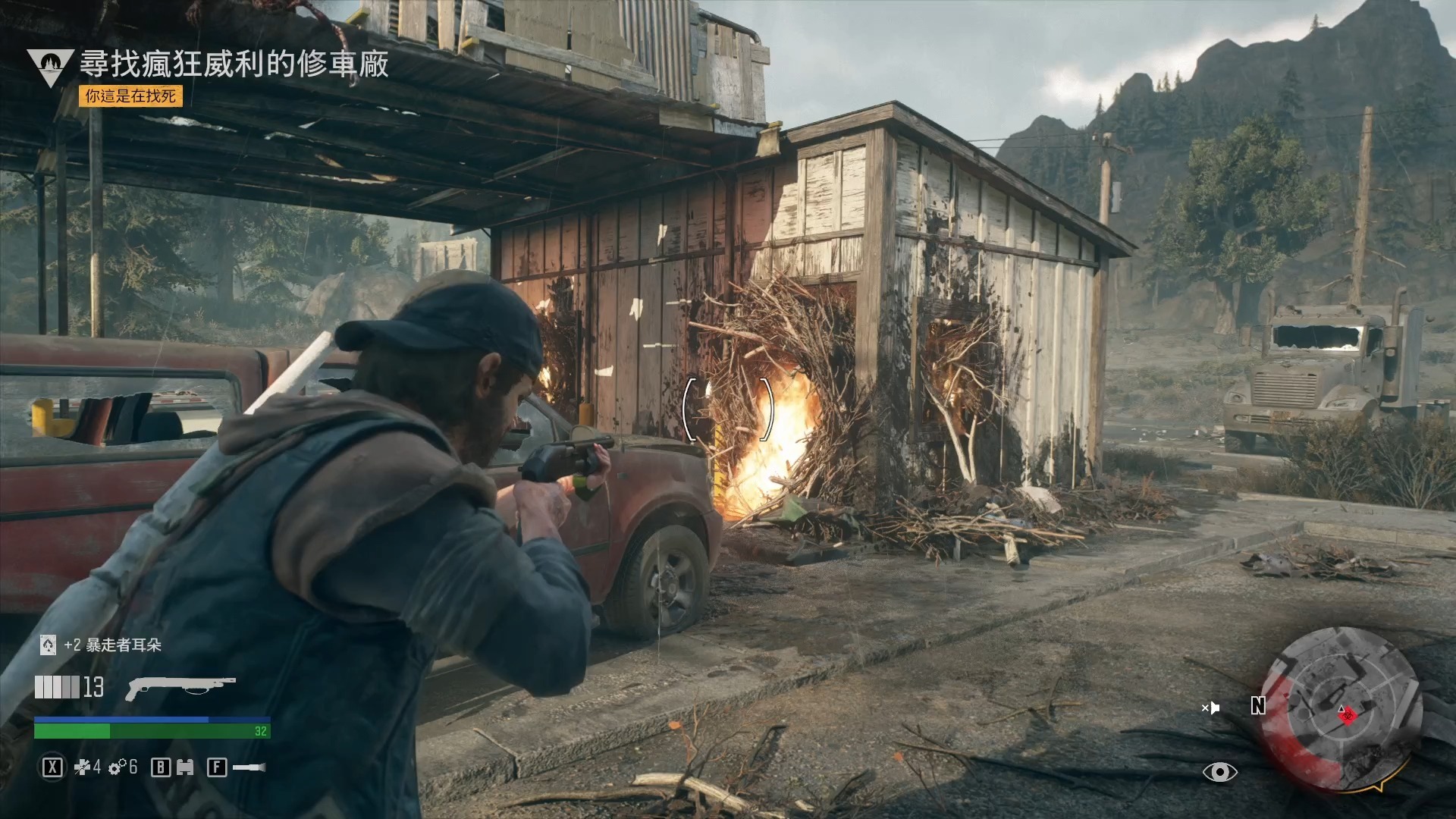The image size is (1456, 819).
Task: Open the mission objective tracker at top
Action: coord(234,64)
